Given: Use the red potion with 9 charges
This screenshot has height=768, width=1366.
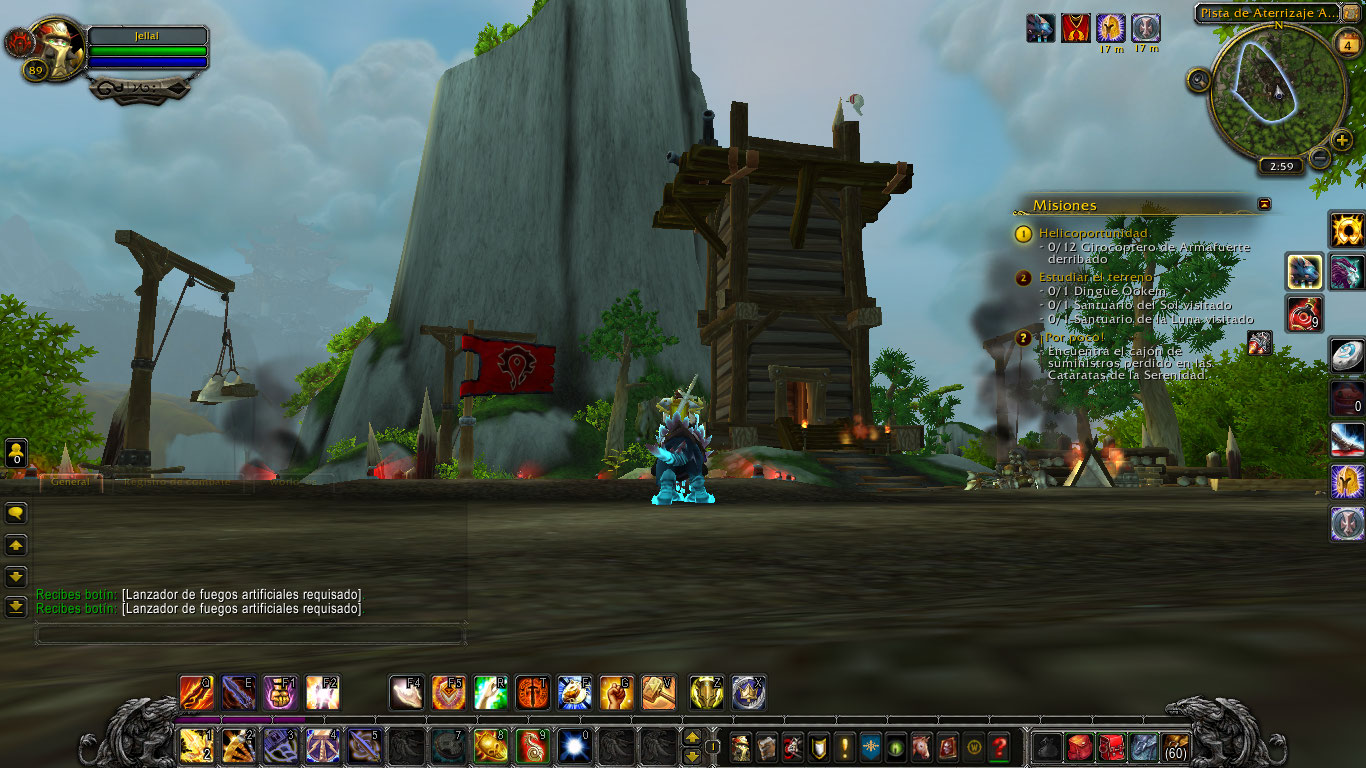Looking at the screenshot, I should (1305, 313).
